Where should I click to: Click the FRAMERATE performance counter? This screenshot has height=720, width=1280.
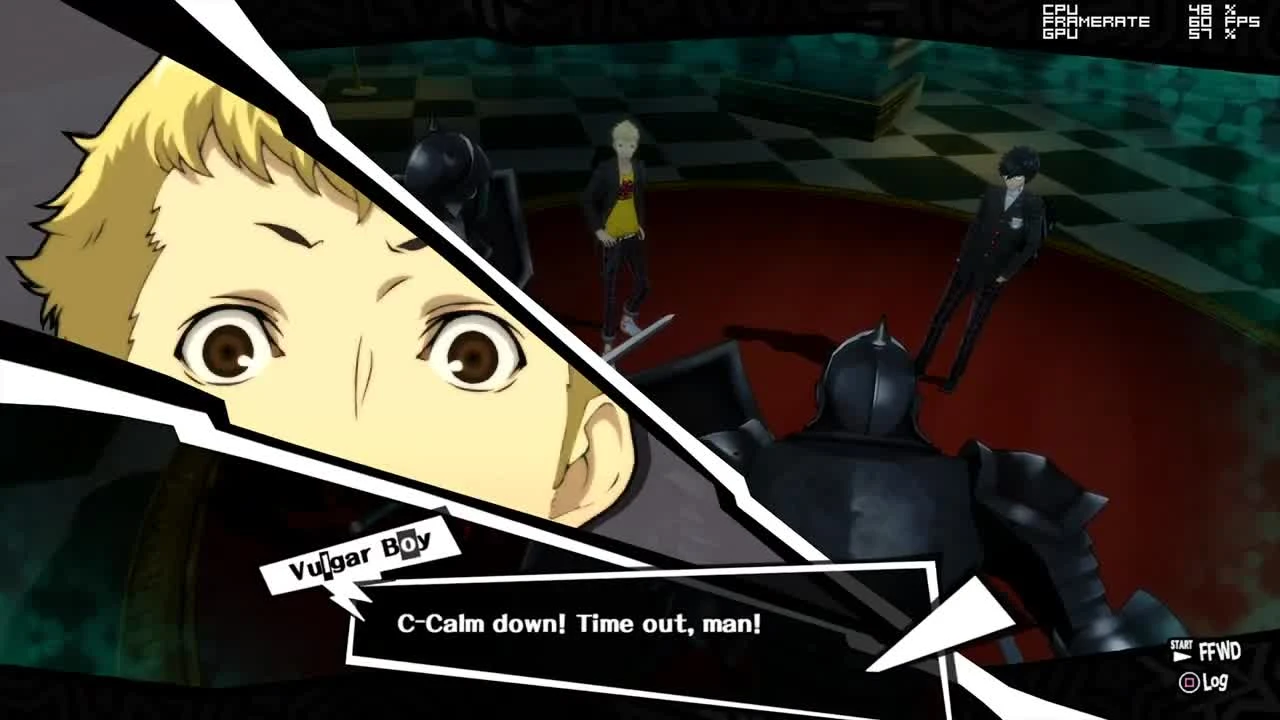1095,19
